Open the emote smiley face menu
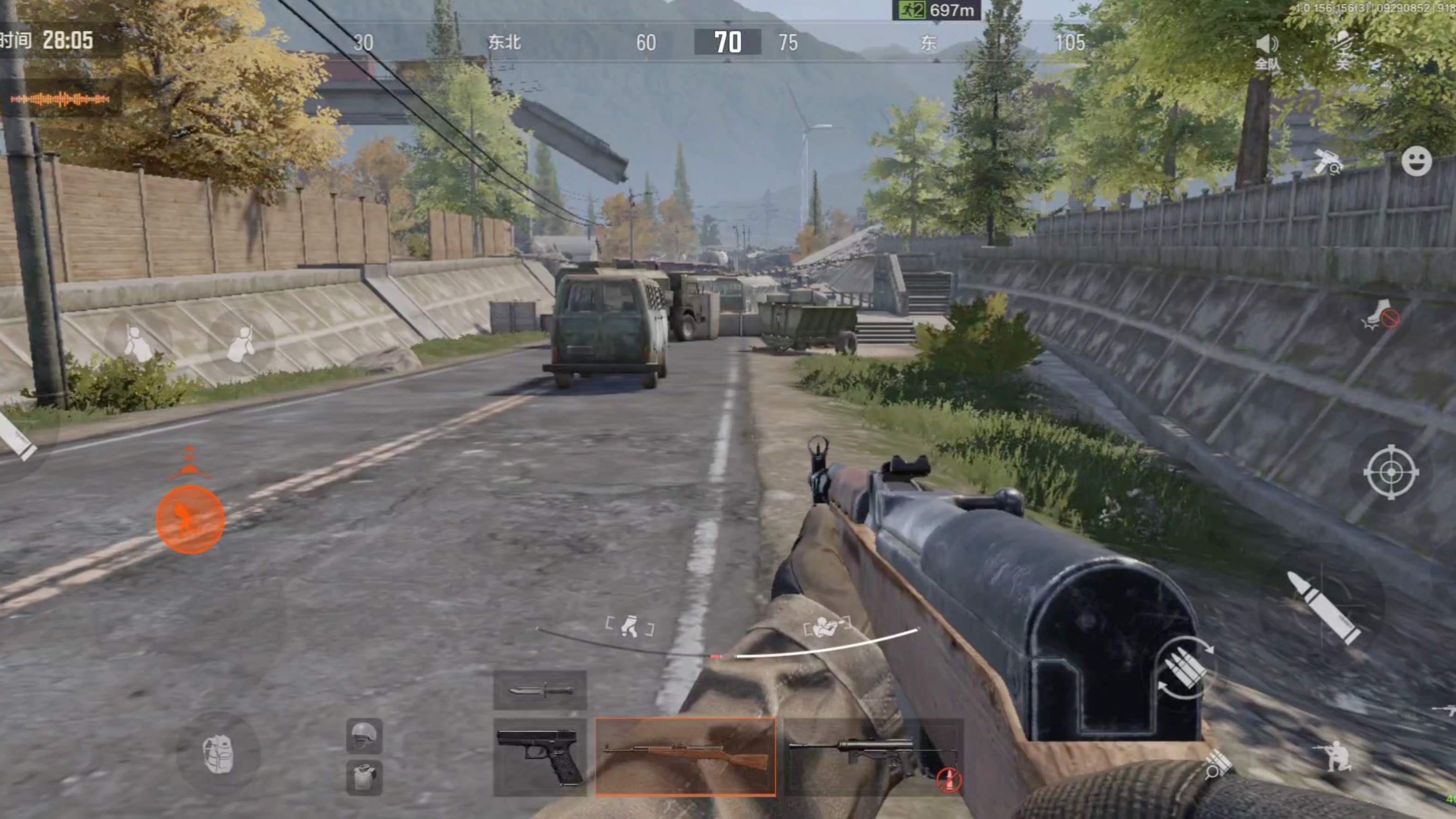 (1416, 162)
